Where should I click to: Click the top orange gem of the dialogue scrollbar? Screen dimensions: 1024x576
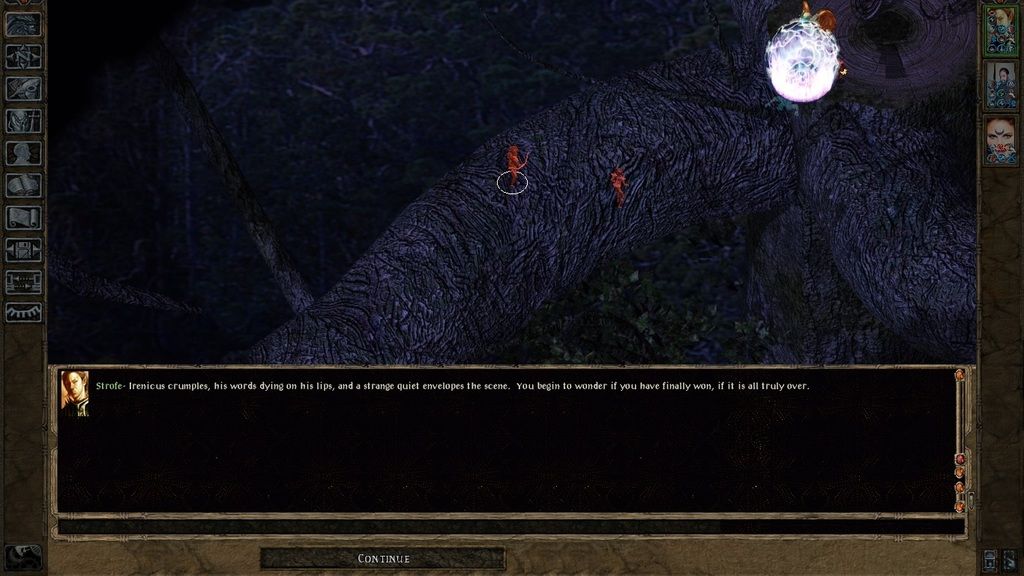tap(960, 375)
